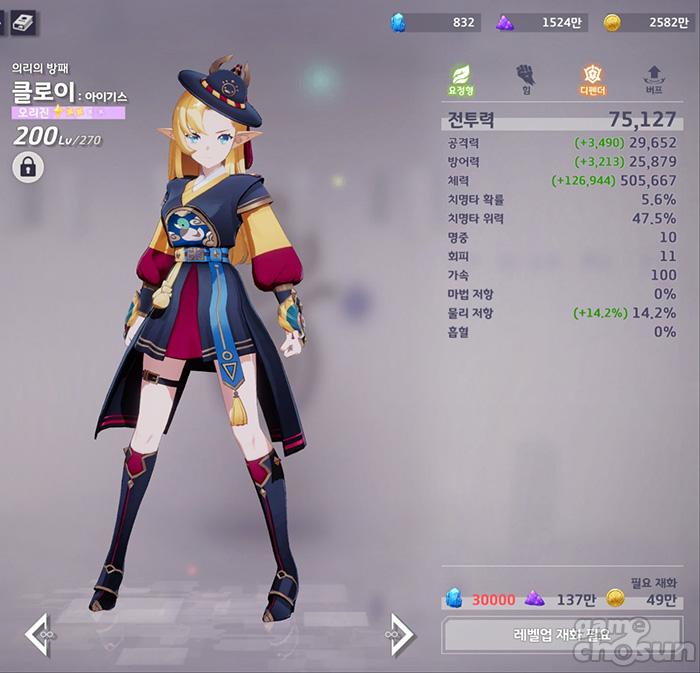Viewport: 700px width, 673px height.
Task: Show the previous character with the left arrow
Action: (39, 635)
